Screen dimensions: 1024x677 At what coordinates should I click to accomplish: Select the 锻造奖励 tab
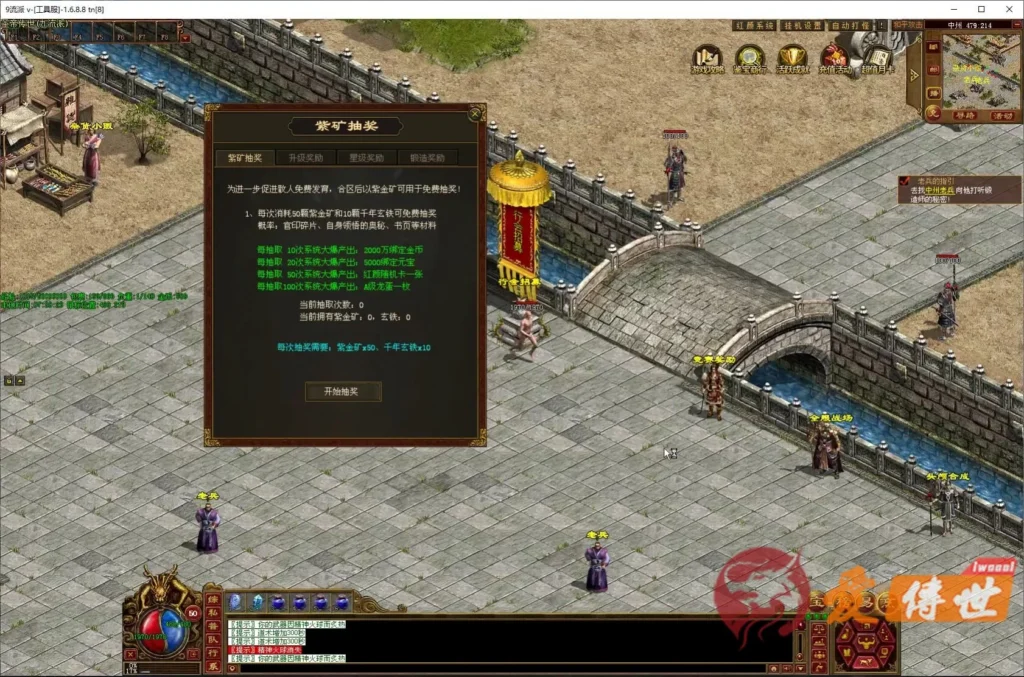[x=427, y=158]
